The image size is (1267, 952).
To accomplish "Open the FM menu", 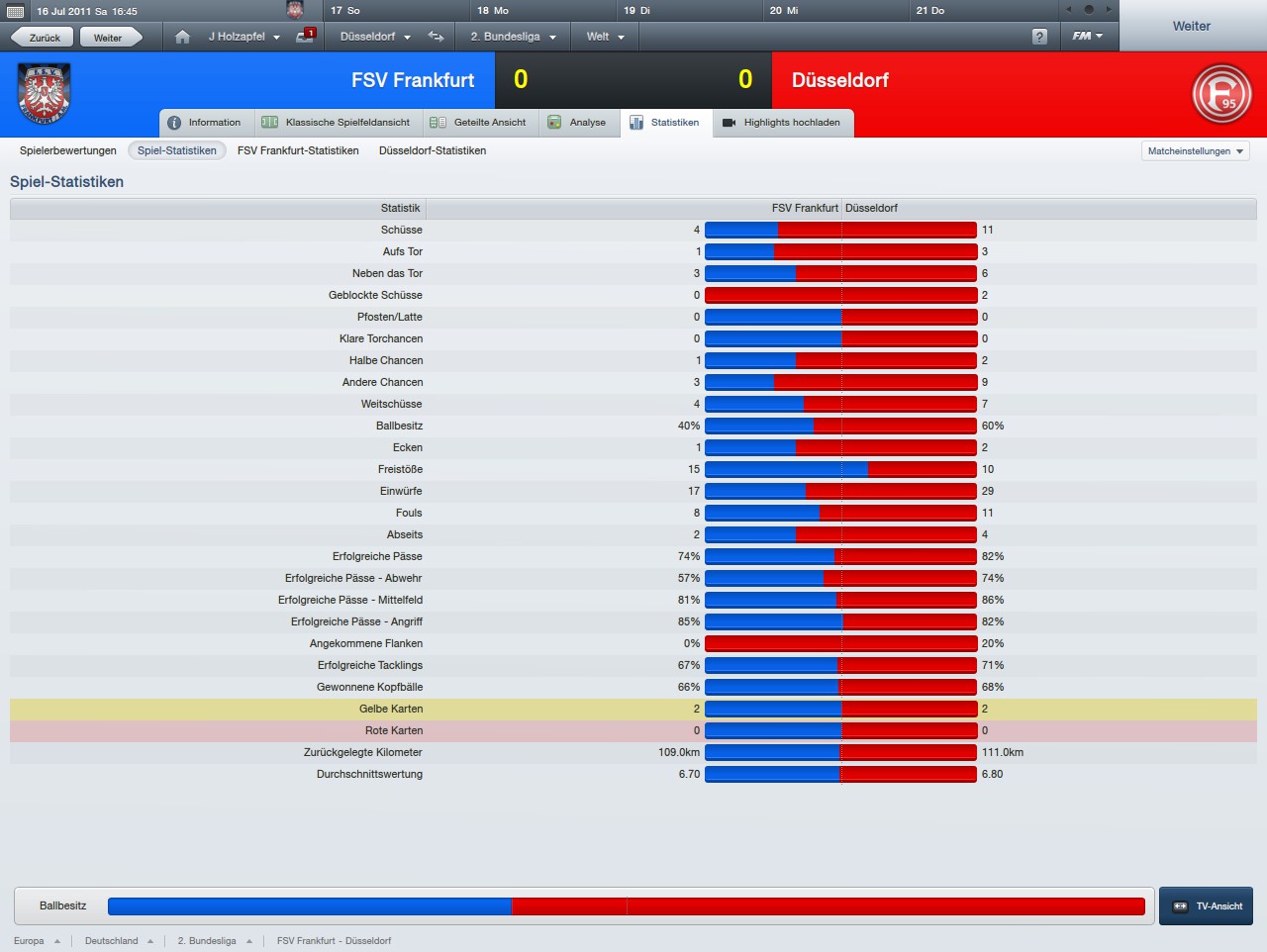I will tap(1087, 37).
